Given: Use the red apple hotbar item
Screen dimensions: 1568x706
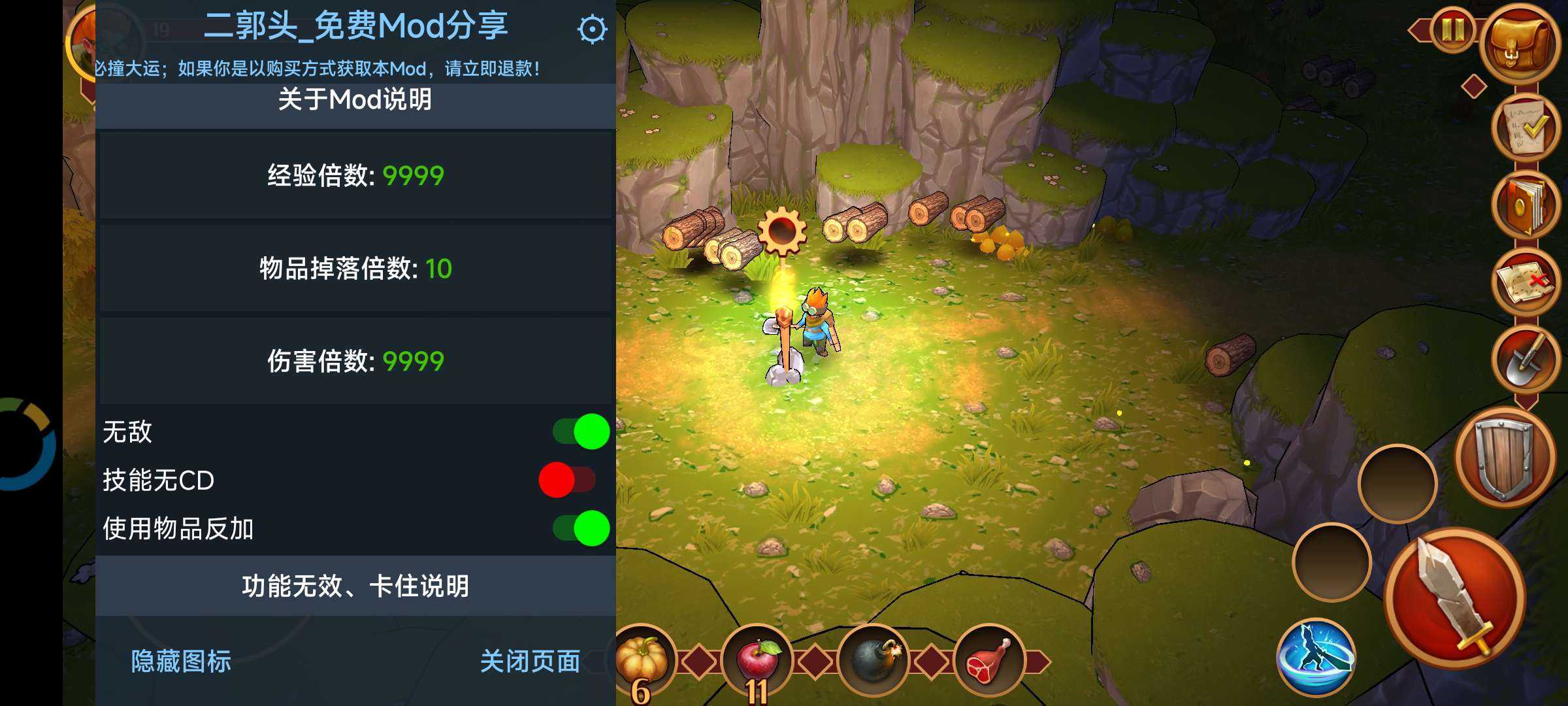Looking at the screenshot, I should click(757, 660).
